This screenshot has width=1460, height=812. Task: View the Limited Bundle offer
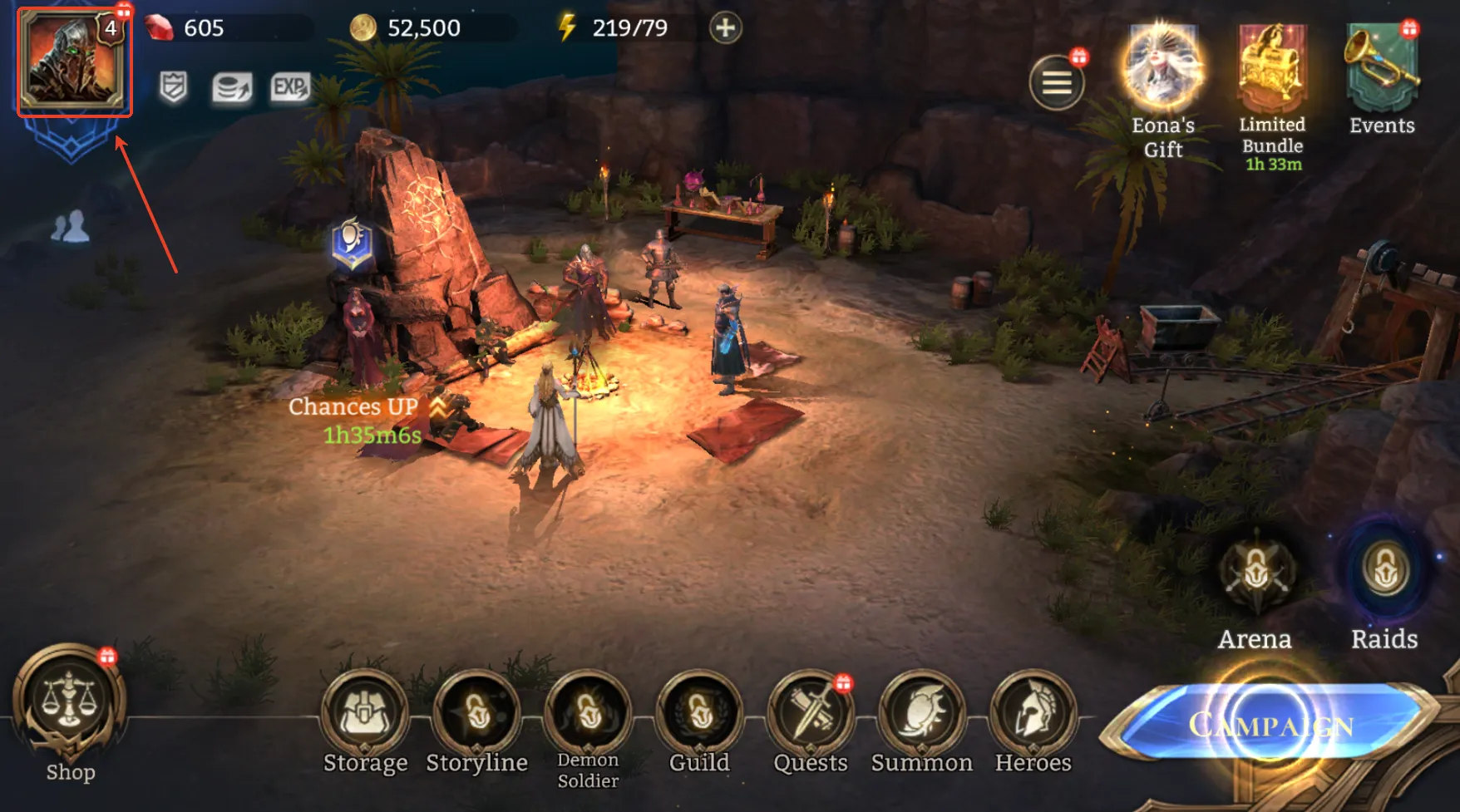pos(1271,75)
